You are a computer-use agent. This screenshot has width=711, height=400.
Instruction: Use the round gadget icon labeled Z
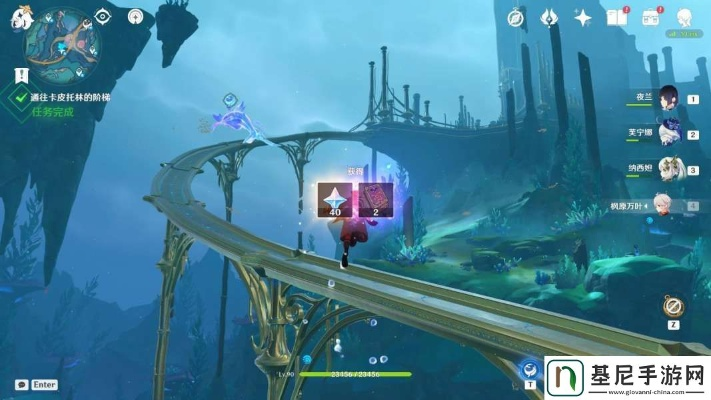(674, 306)
